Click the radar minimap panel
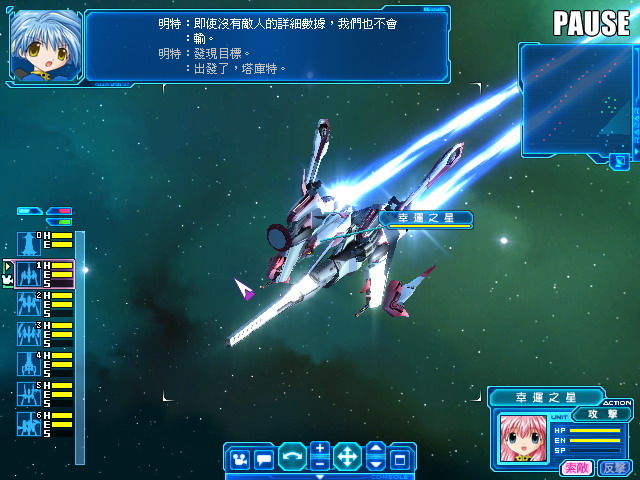Image resolution: width=640 pixels, height=480 pixels. pyautogui.click(x=578, y=100)
